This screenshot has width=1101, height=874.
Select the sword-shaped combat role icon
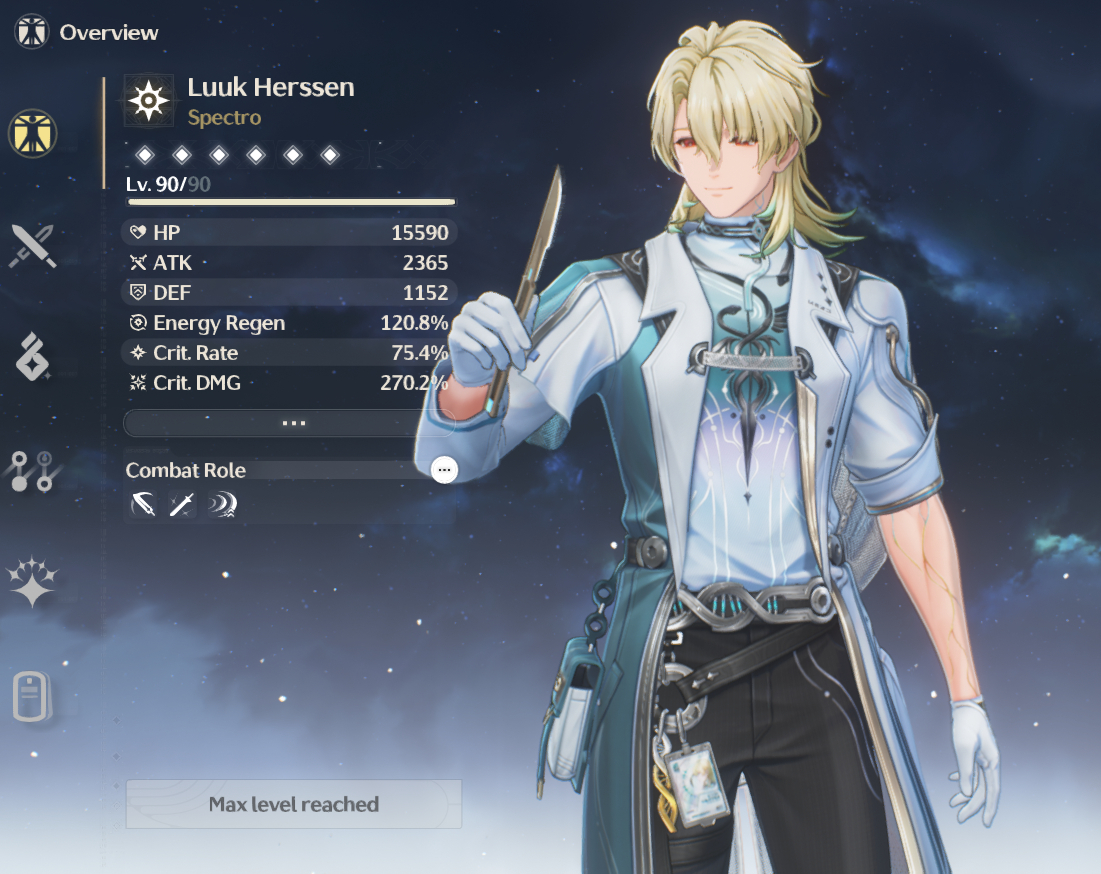coord(181,506)
